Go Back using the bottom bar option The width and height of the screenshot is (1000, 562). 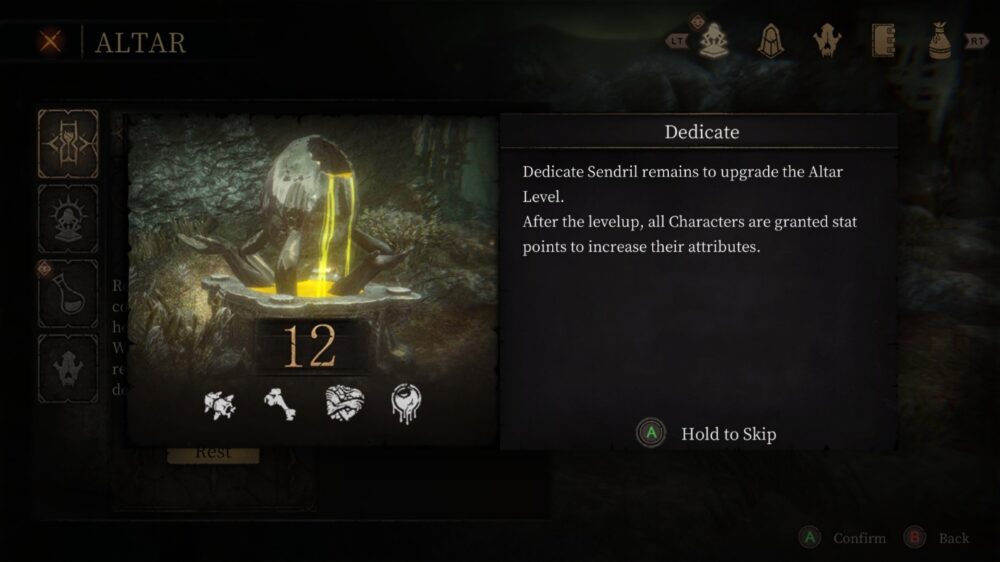point(938,538)
